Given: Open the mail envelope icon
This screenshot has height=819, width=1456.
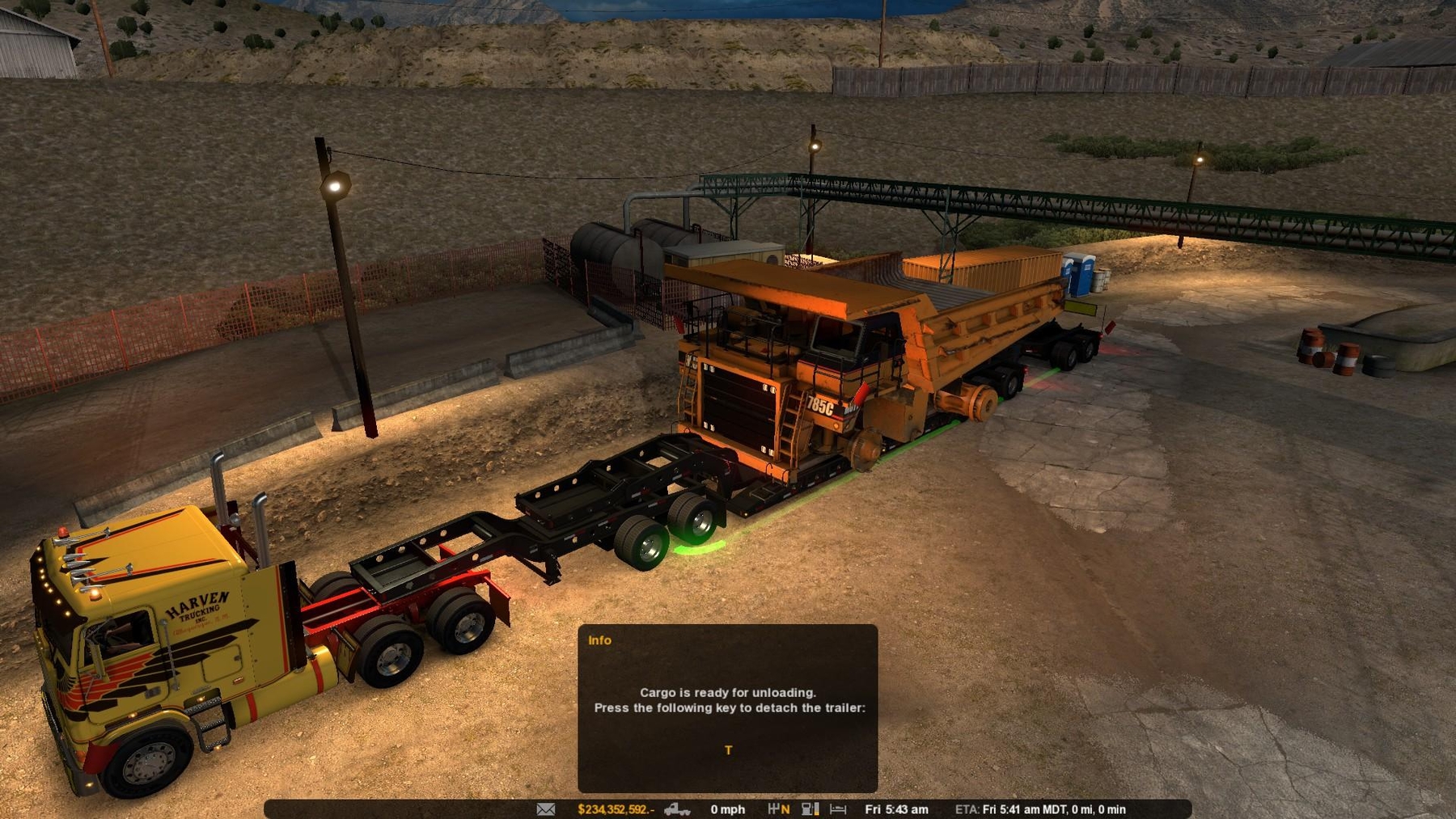Looking at the screenshot, I should [x=546, y=809].
